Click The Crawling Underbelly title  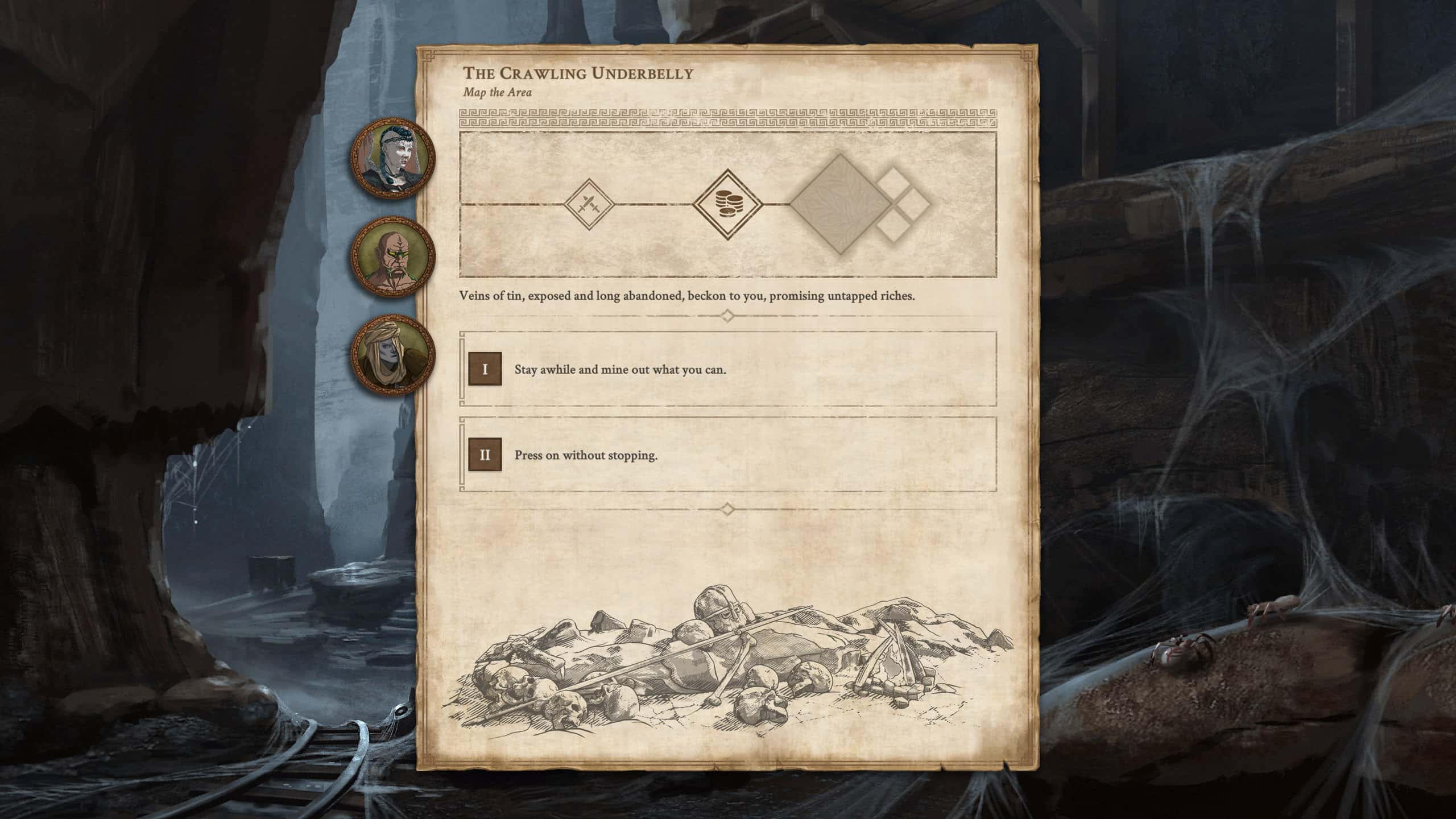pos(578,73)
